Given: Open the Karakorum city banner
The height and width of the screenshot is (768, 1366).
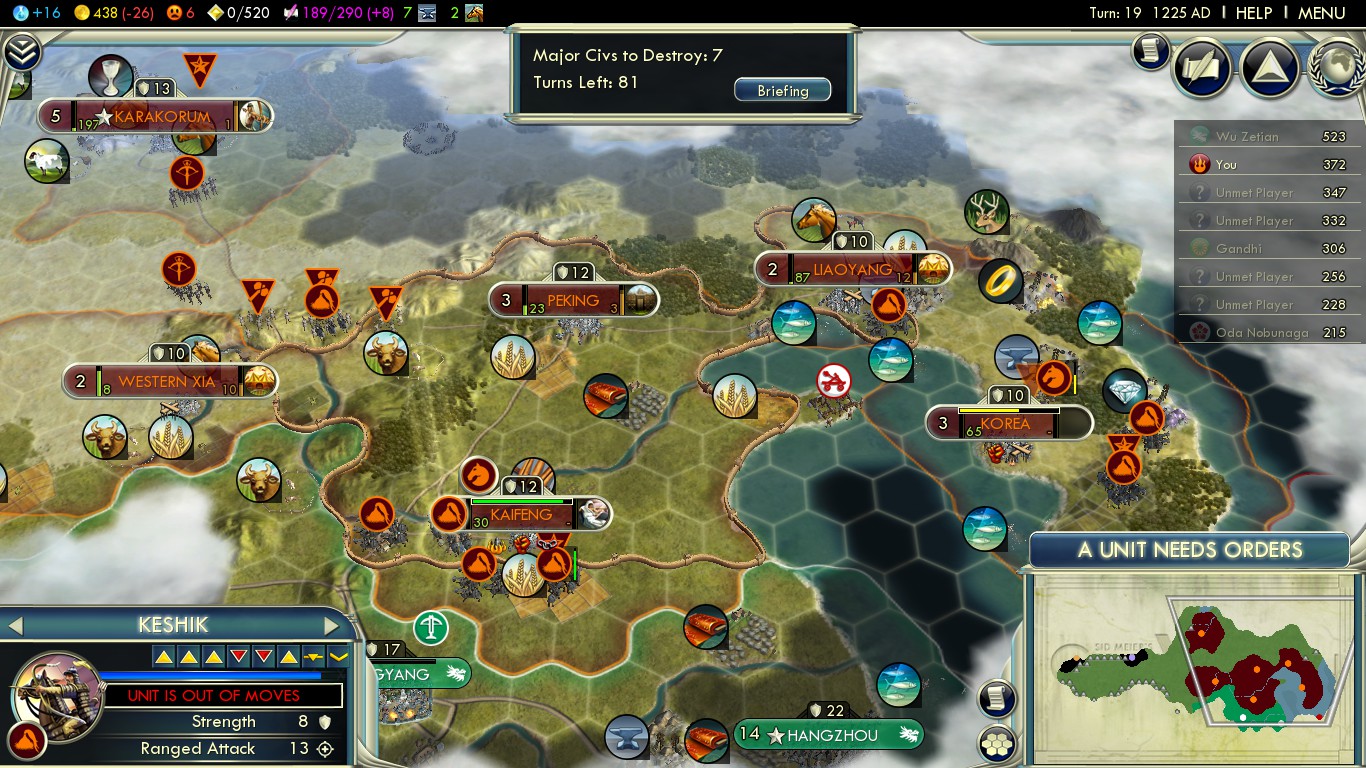Looking at the screenshot, I should pyautogui.click(x=162, y=116).
